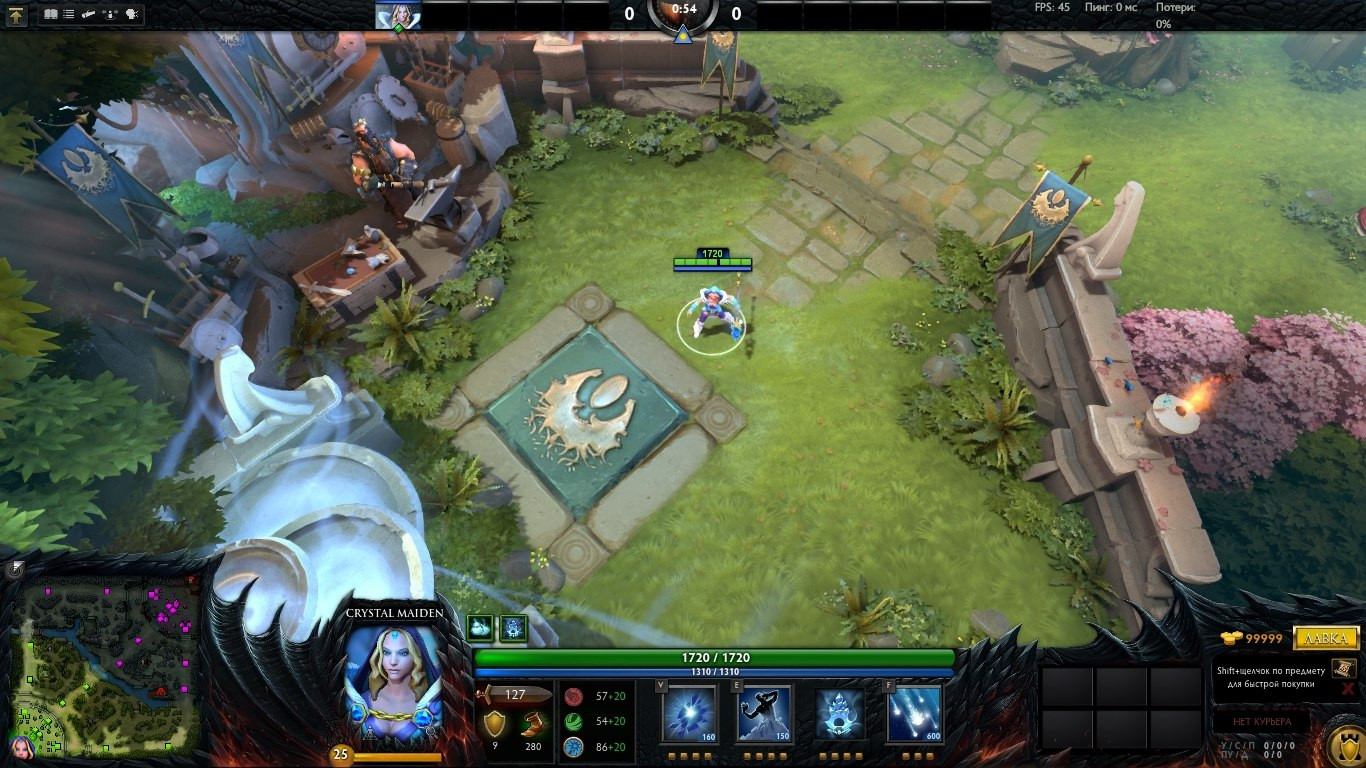
Task: Activate the Frostbite ability
Action: (765, 714)
